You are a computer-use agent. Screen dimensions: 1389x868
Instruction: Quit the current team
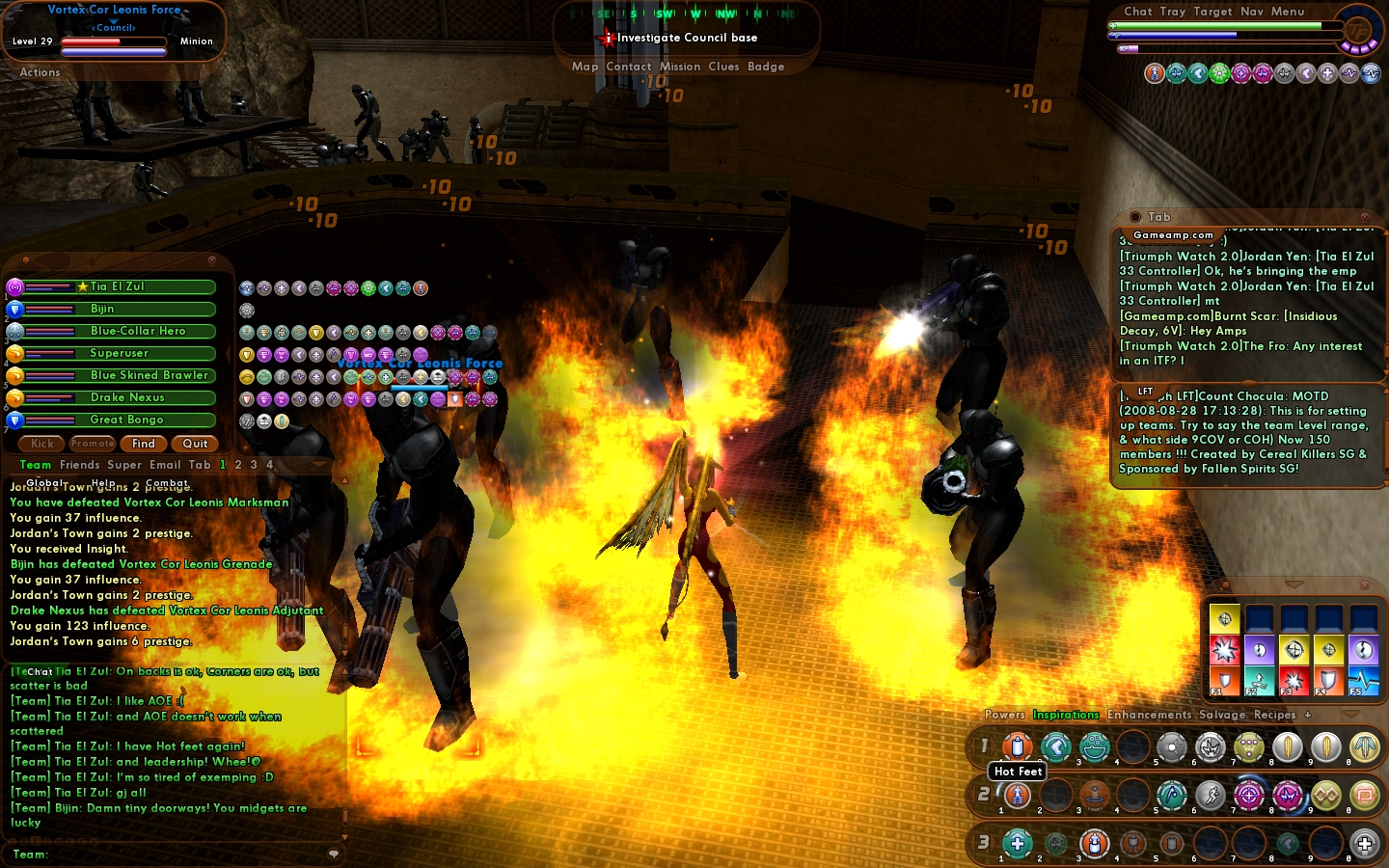click(195, 444)
